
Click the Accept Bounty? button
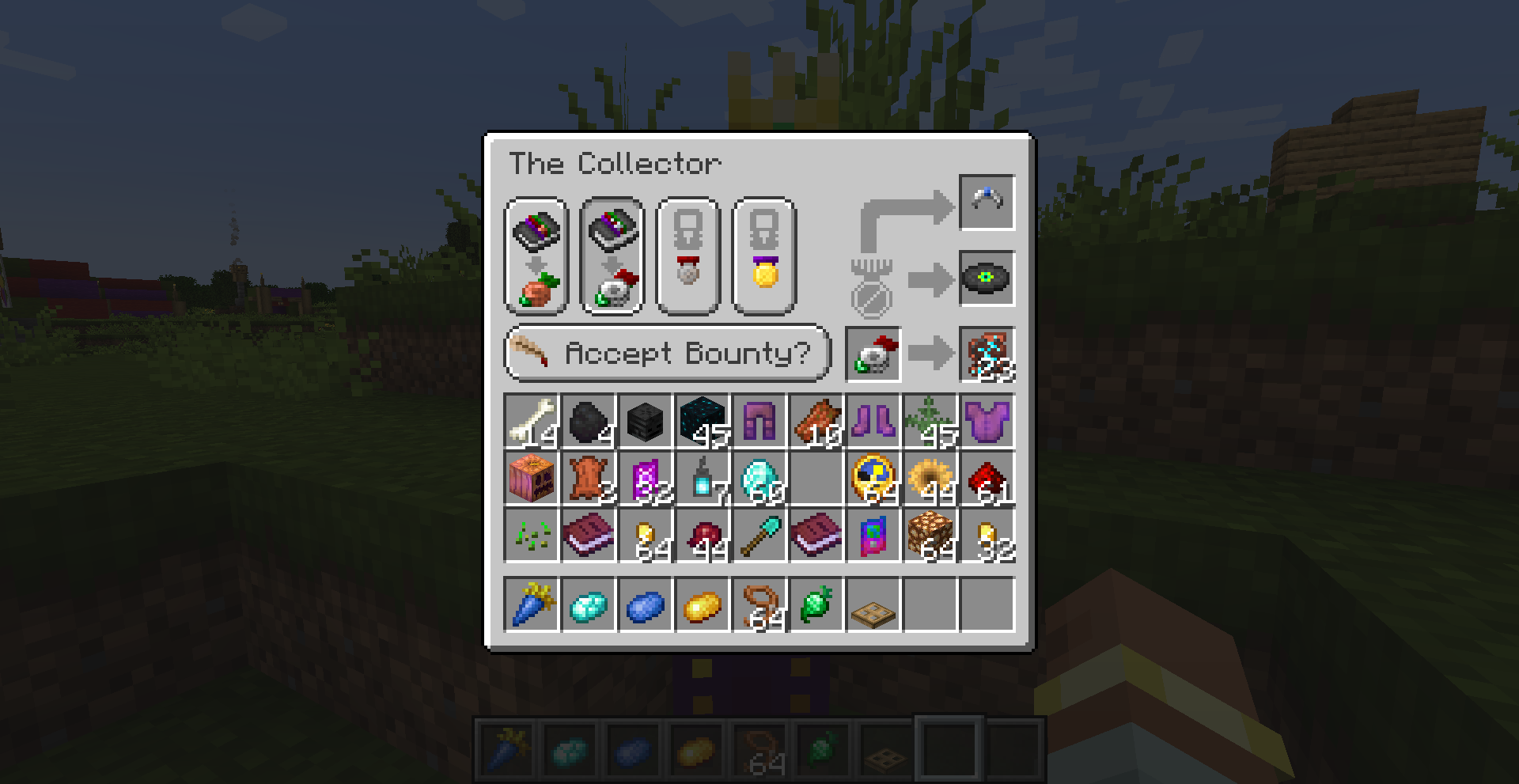[667, 353]
